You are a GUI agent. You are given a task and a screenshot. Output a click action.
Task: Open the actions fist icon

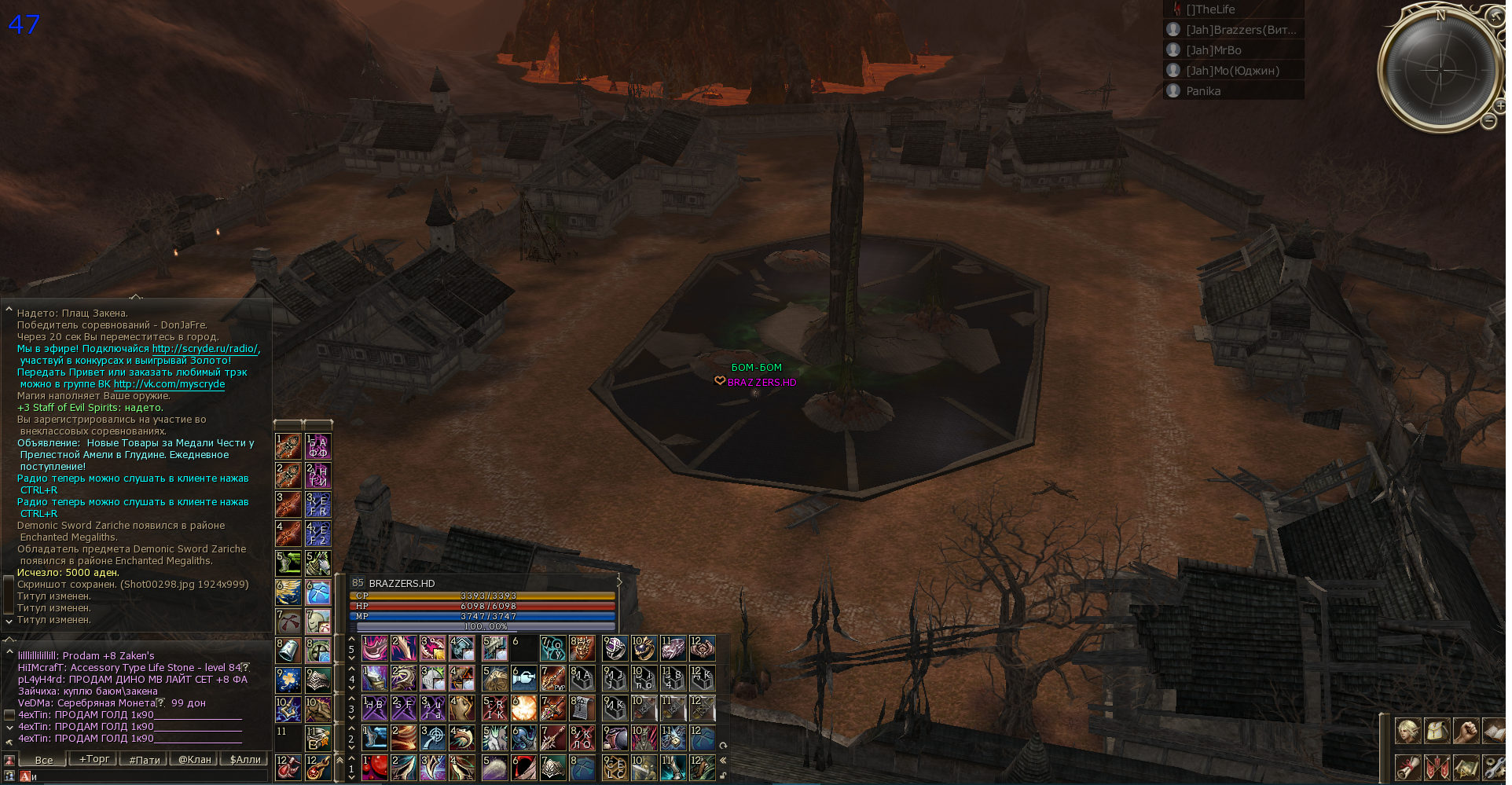(x=1466, y=732)
